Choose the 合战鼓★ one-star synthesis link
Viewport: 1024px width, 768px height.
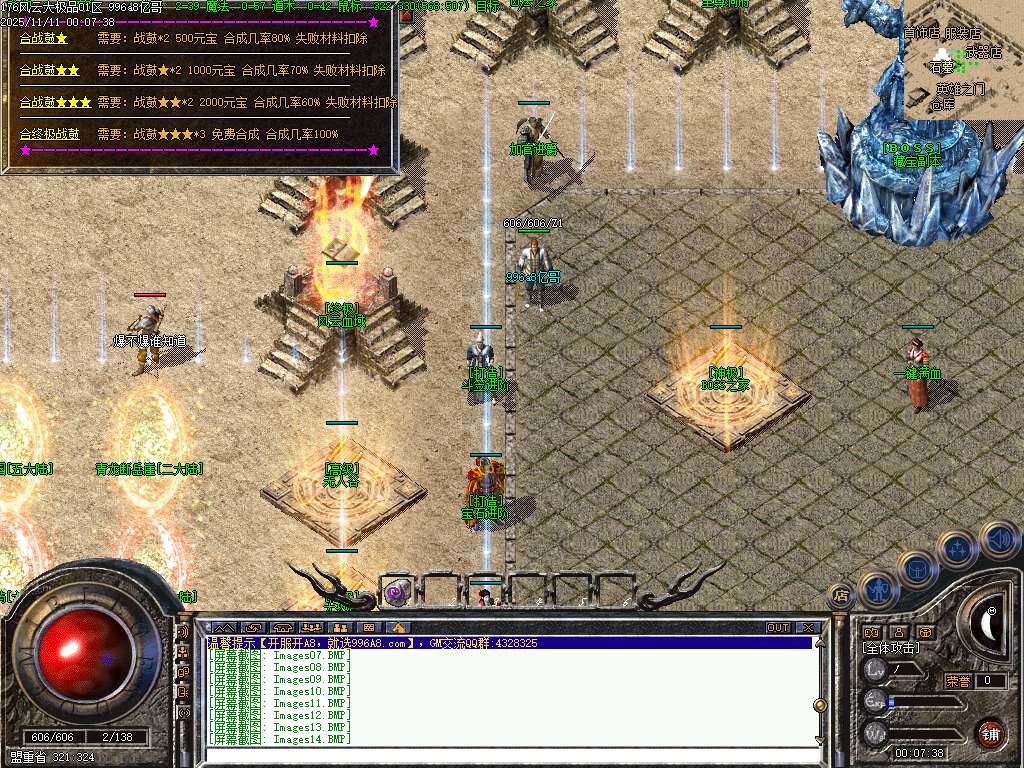(x=44, y=39)
